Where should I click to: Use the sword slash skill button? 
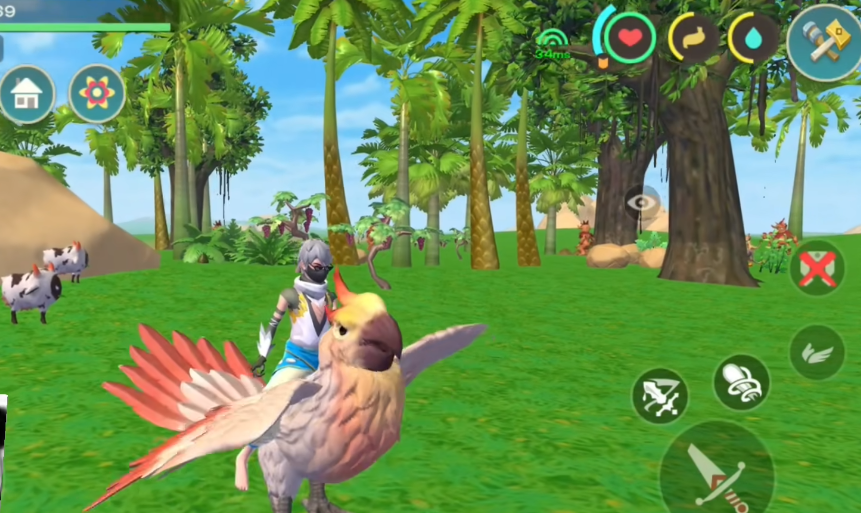tap(660, 395)
